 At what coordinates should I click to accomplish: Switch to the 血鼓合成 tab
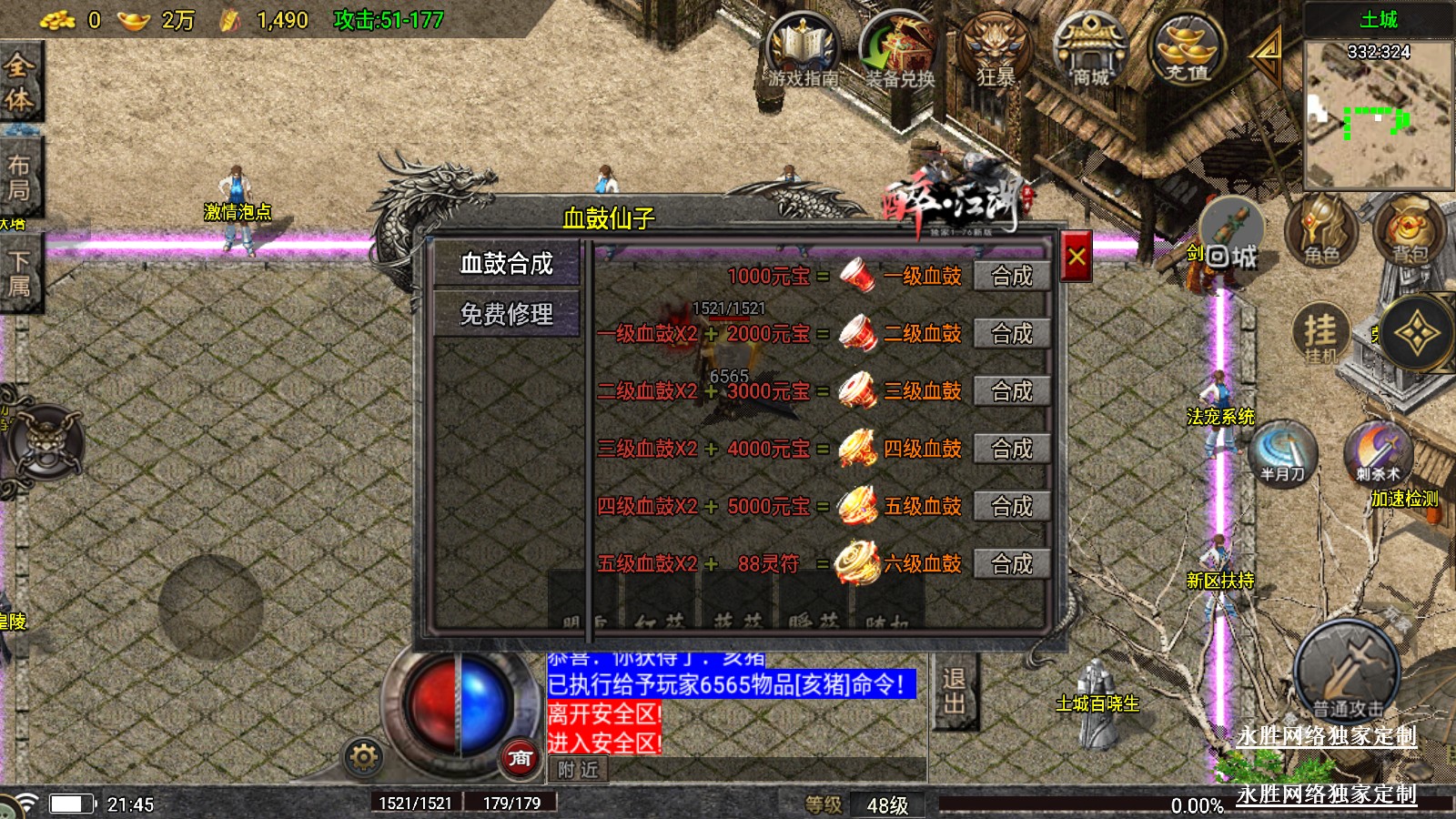click(506, 264)
